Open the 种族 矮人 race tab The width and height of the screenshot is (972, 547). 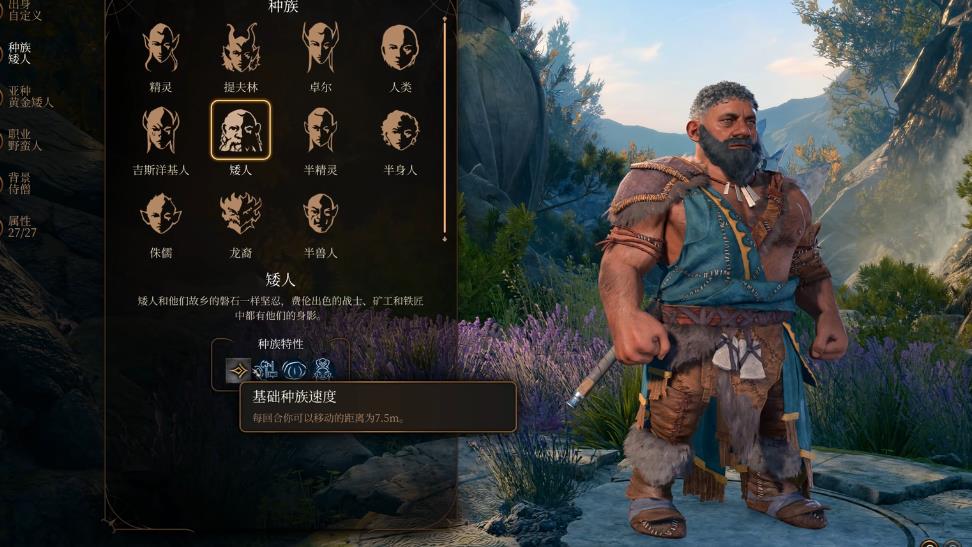point(20,53)
